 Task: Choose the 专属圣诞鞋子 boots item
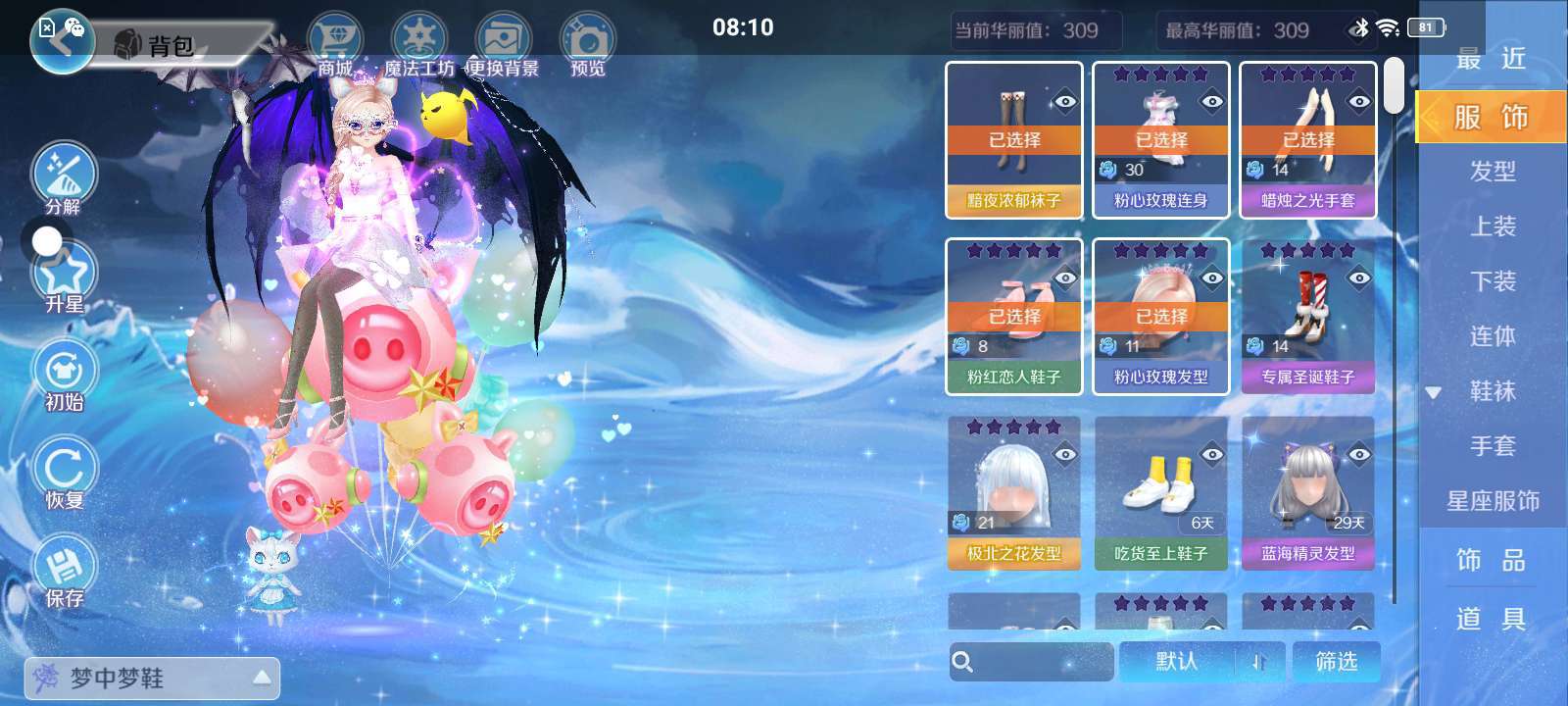[1308, 317]
